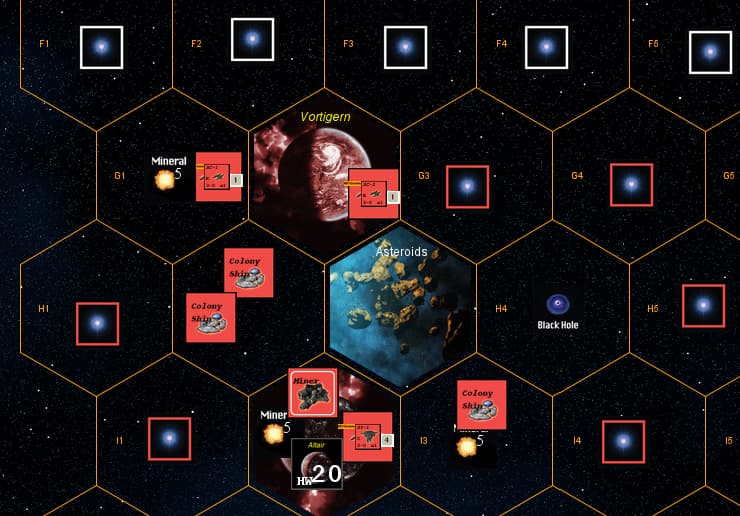Reveal the red-bordered marker in hex H5
The height and width of the screenshot is (516, 740).
(703, 305)
